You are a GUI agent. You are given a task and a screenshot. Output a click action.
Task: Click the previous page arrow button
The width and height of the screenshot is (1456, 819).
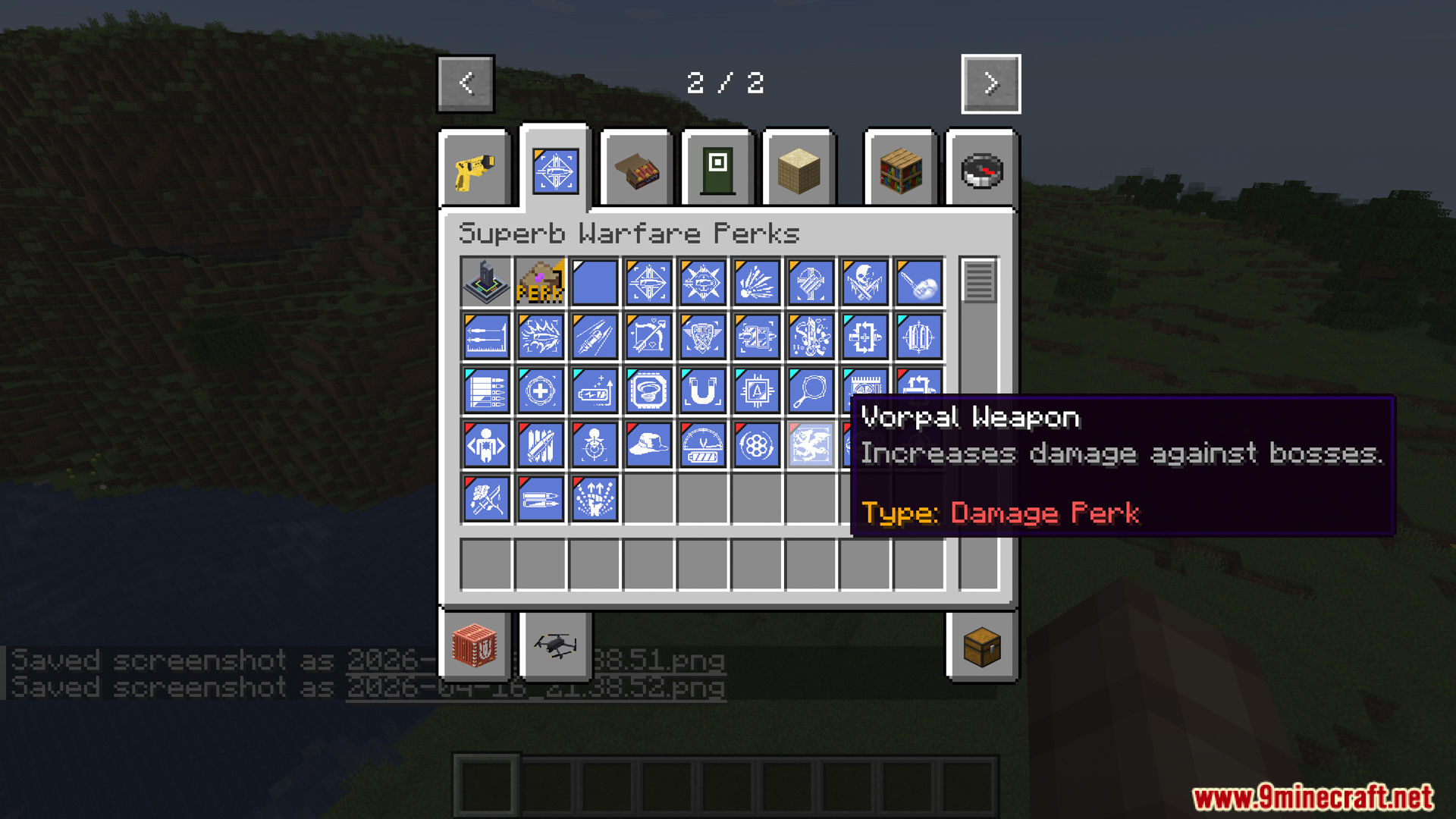click(x=465, y=83)
